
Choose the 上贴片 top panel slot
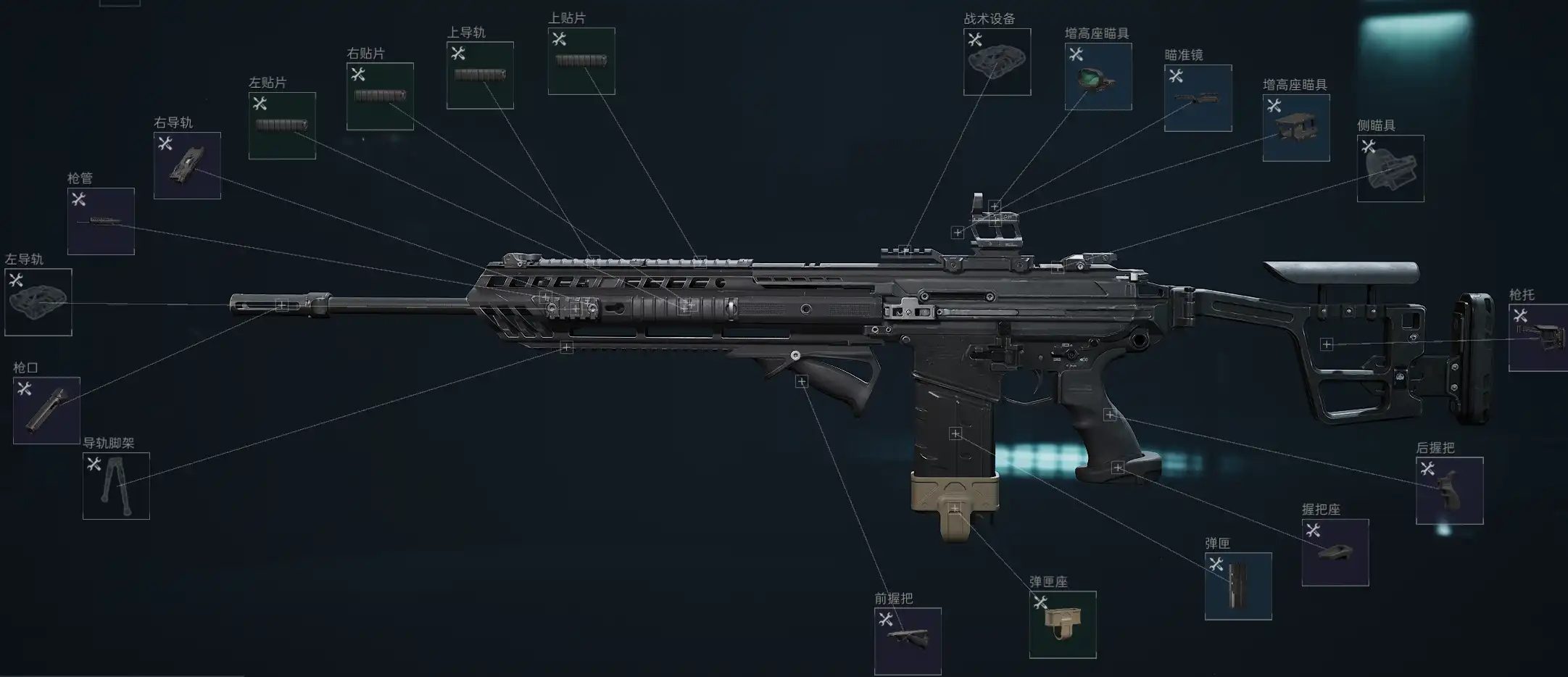[581, 61]
